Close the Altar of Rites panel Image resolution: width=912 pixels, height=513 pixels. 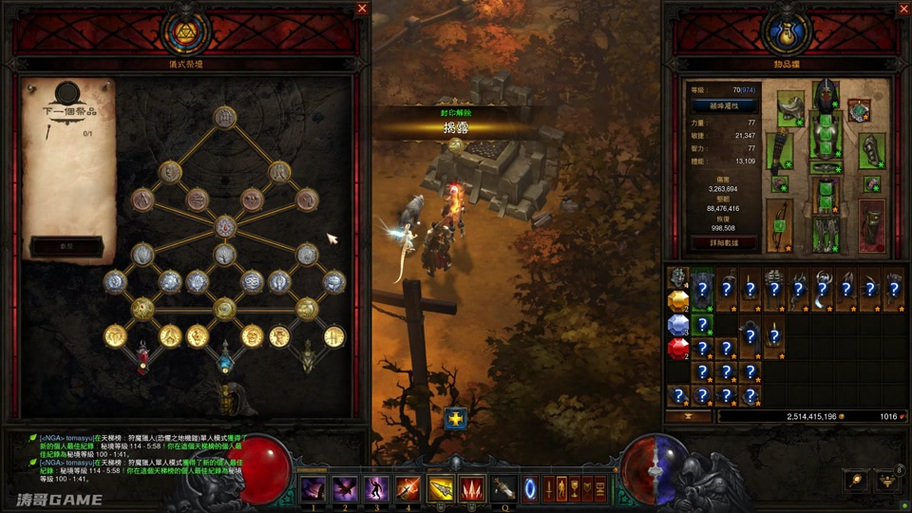362,9
